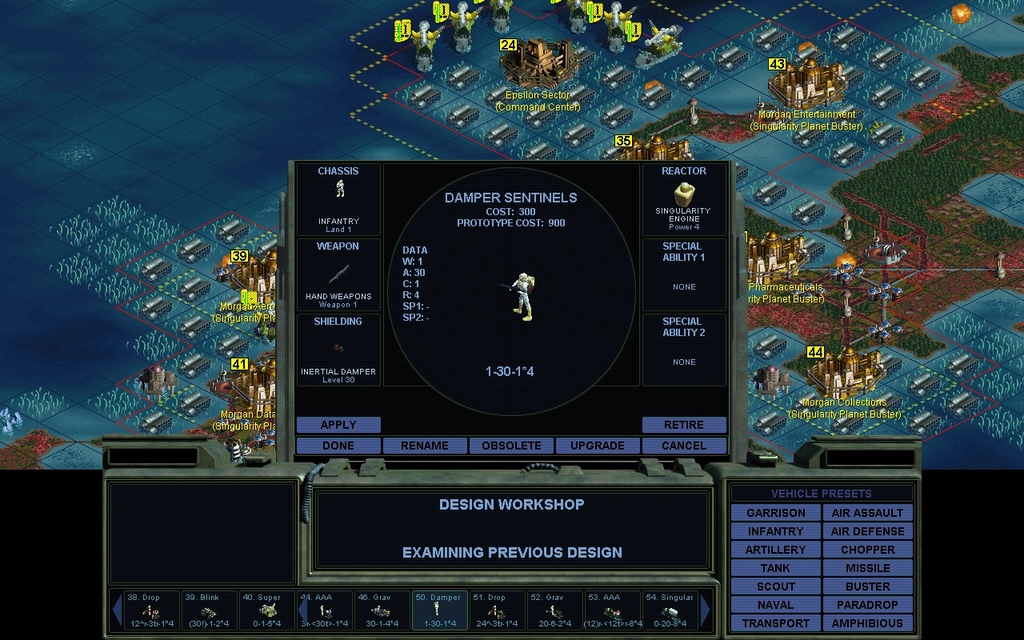Apply the GARRISON vehicle preset
The height and width of the screenshot is (640, 1024).
click(x=775, y=513)
